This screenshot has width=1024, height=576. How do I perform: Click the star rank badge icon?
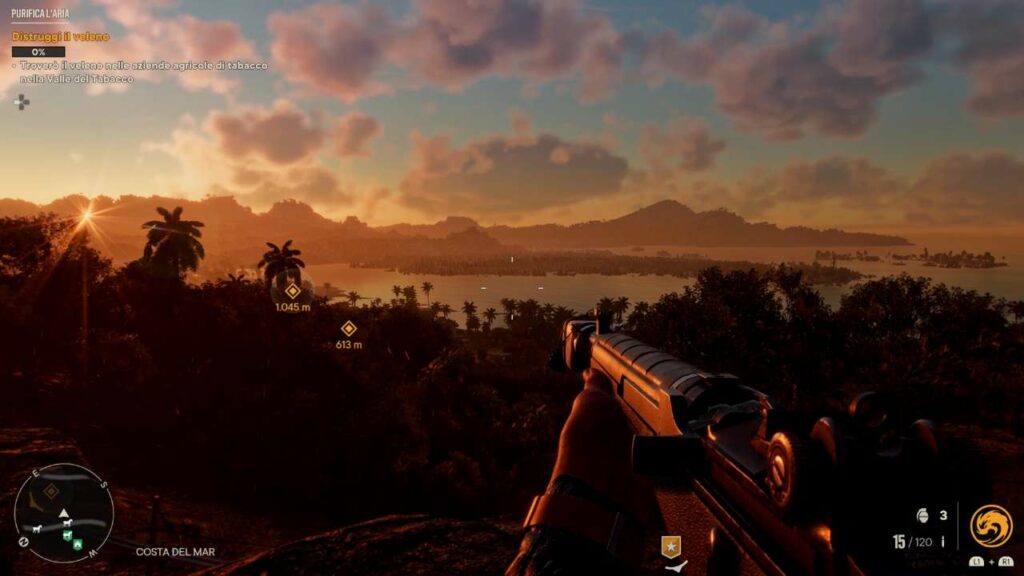(x=671, y=546)
